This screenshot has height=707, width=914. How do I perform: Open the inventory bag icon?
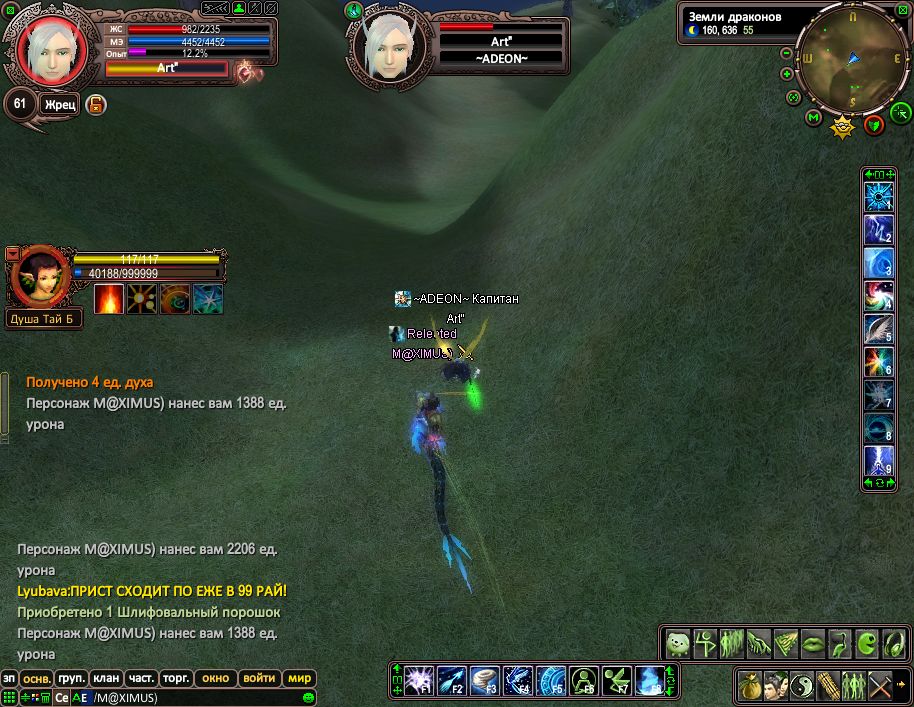[x=749, y=686]
